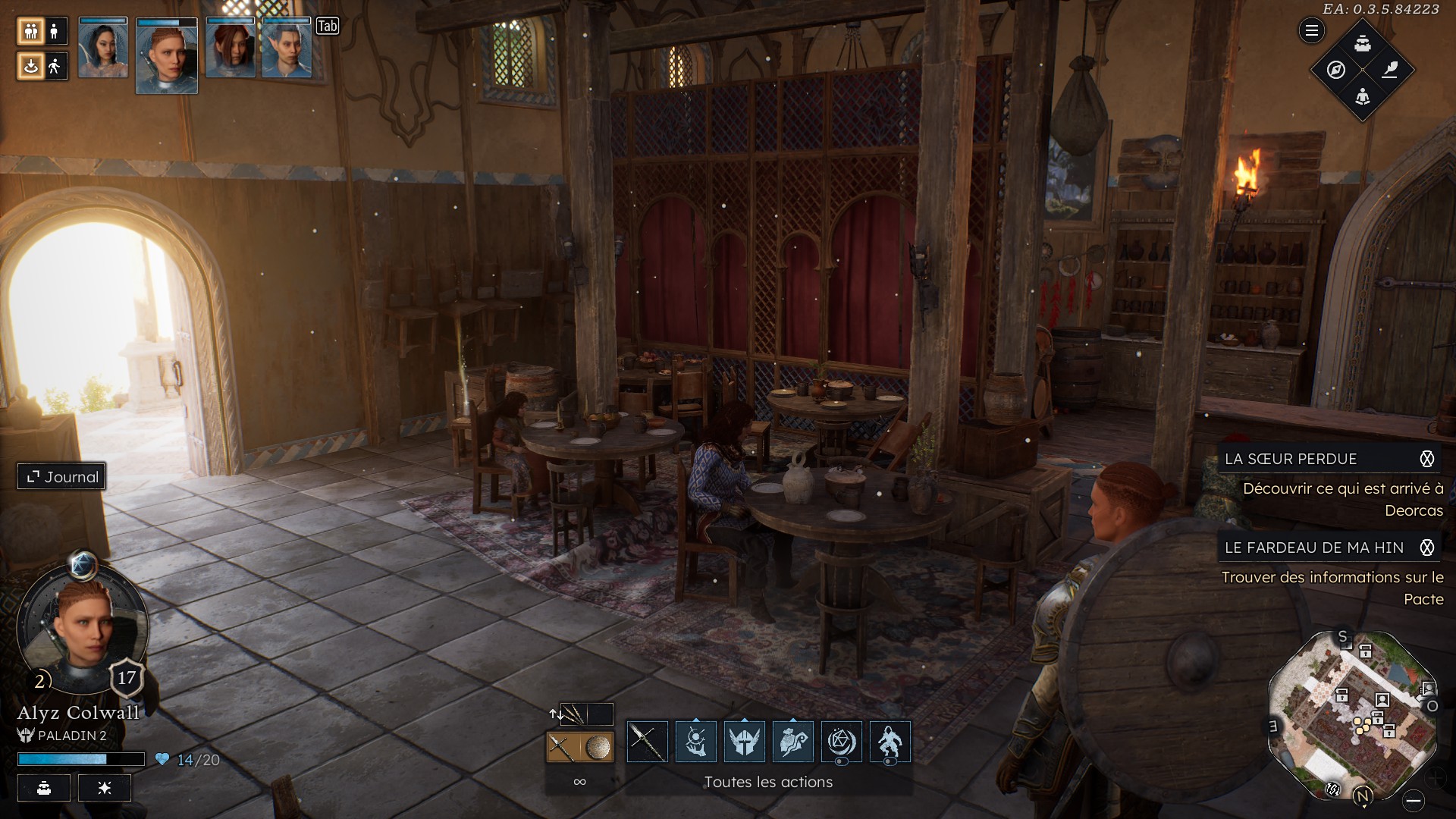Switch to the javelins weapon set
Viewport: 1456px width, 819px height.
pyautogui.click(x=573, y=714)
